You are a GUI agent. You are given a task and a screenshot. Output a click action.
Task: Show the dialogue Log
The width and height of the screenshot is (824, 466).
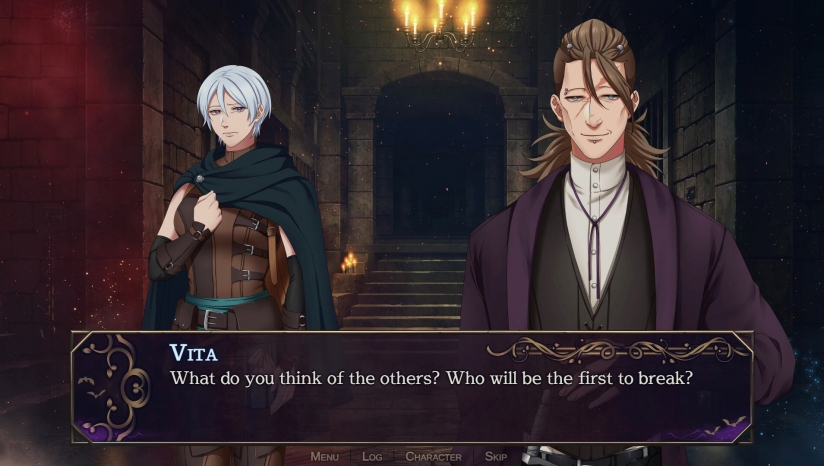[x=372, y=457]
